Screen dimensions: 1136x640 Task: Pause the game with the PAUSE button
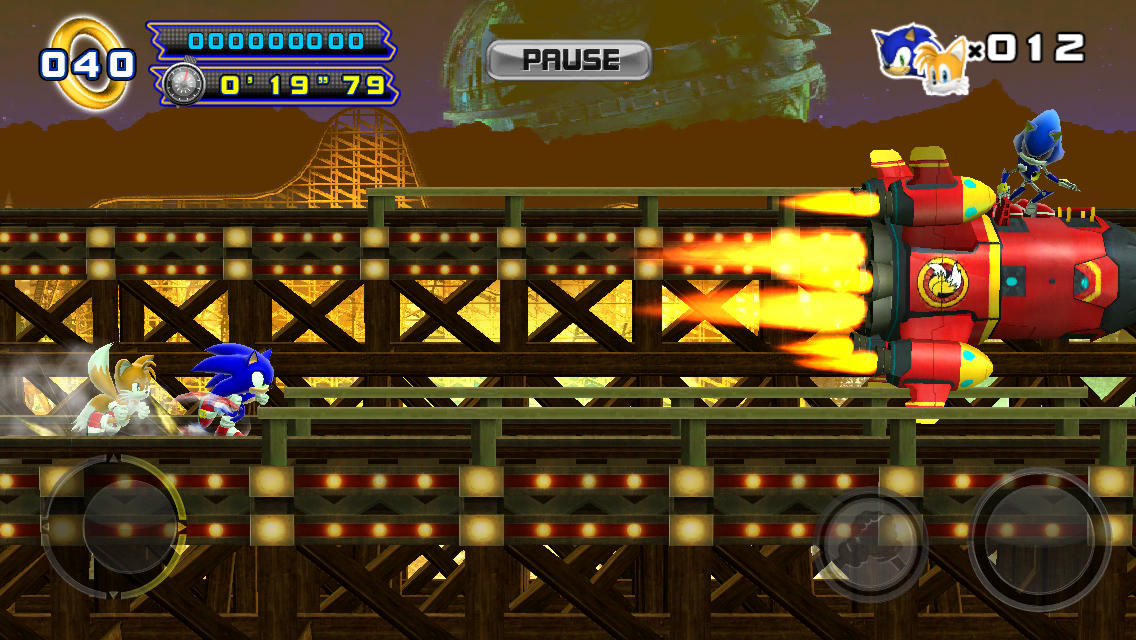[568, 60]
